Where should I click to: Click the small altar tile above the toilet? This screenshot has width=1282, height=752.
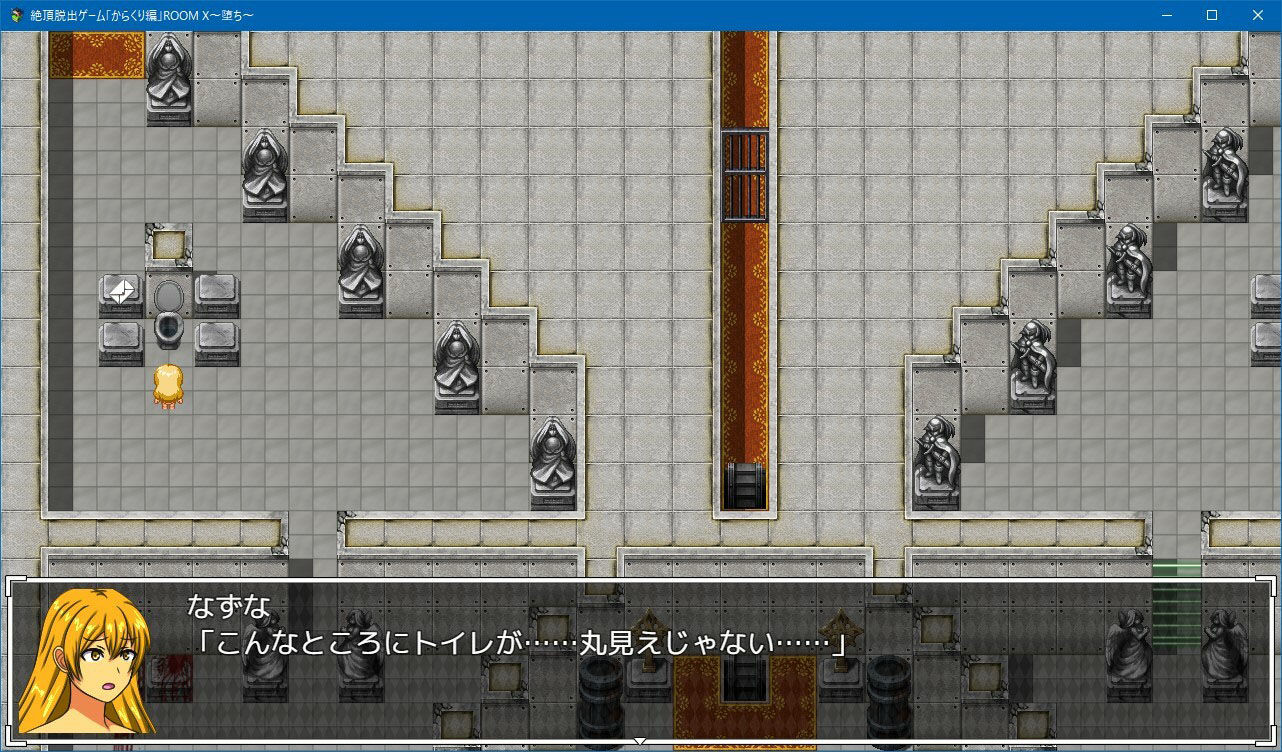[x=166, y=242]
